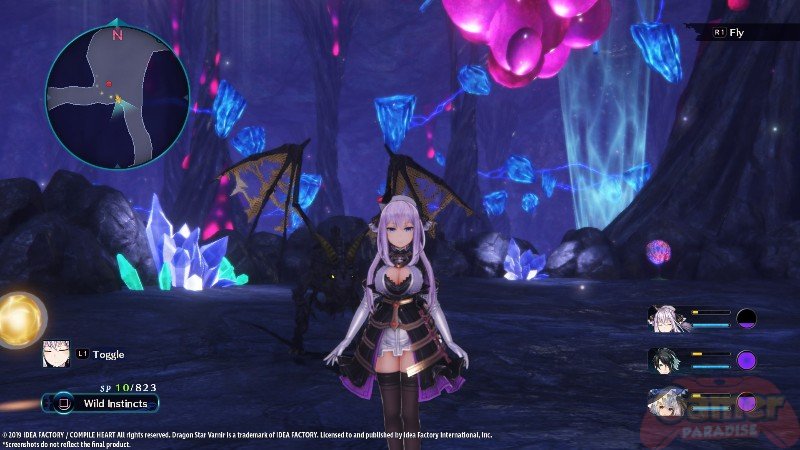This screenshot has height=450, width=800.
Task: Select the lavender-haired party member portrait
Action: (667, 317)
